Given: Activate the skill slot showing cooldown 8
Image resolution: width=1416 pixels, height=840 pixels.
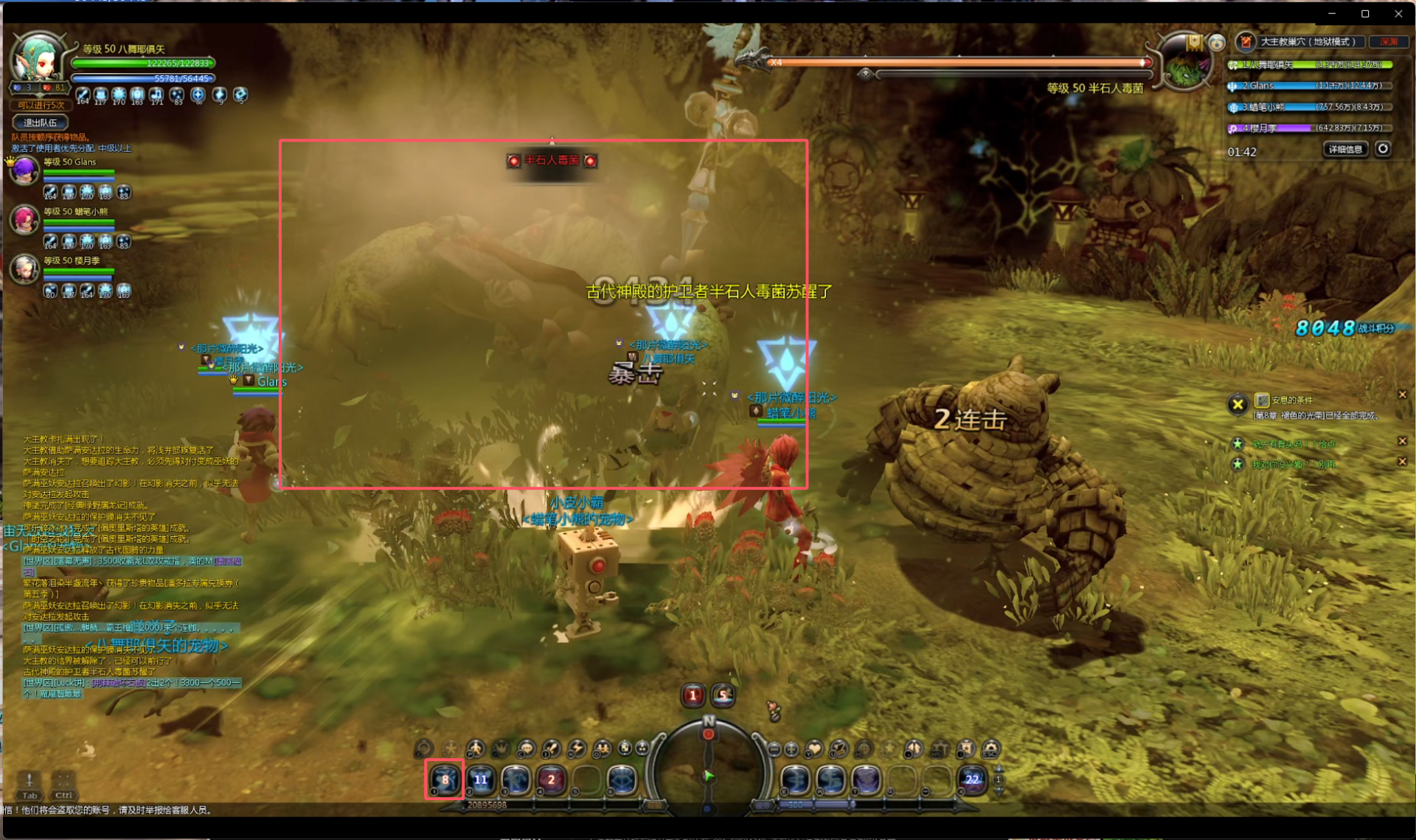Looking at the screenshot, I should click(x=444, y=779).
